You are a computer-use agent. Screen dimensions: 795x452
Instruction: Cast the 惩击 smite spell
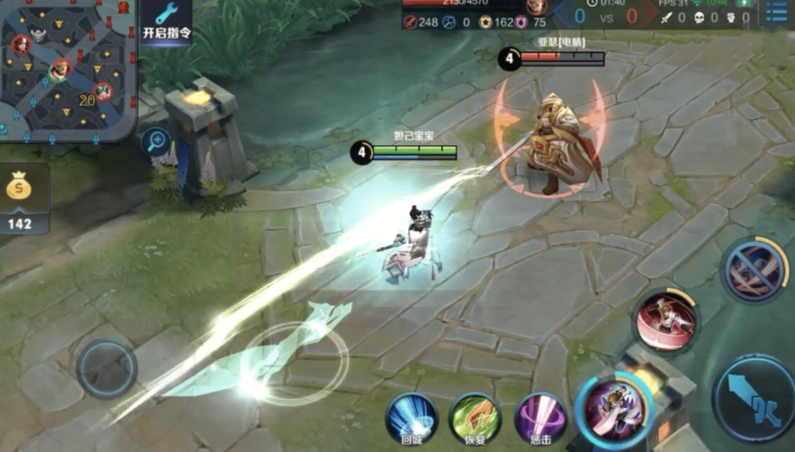(x=540, y=417)
